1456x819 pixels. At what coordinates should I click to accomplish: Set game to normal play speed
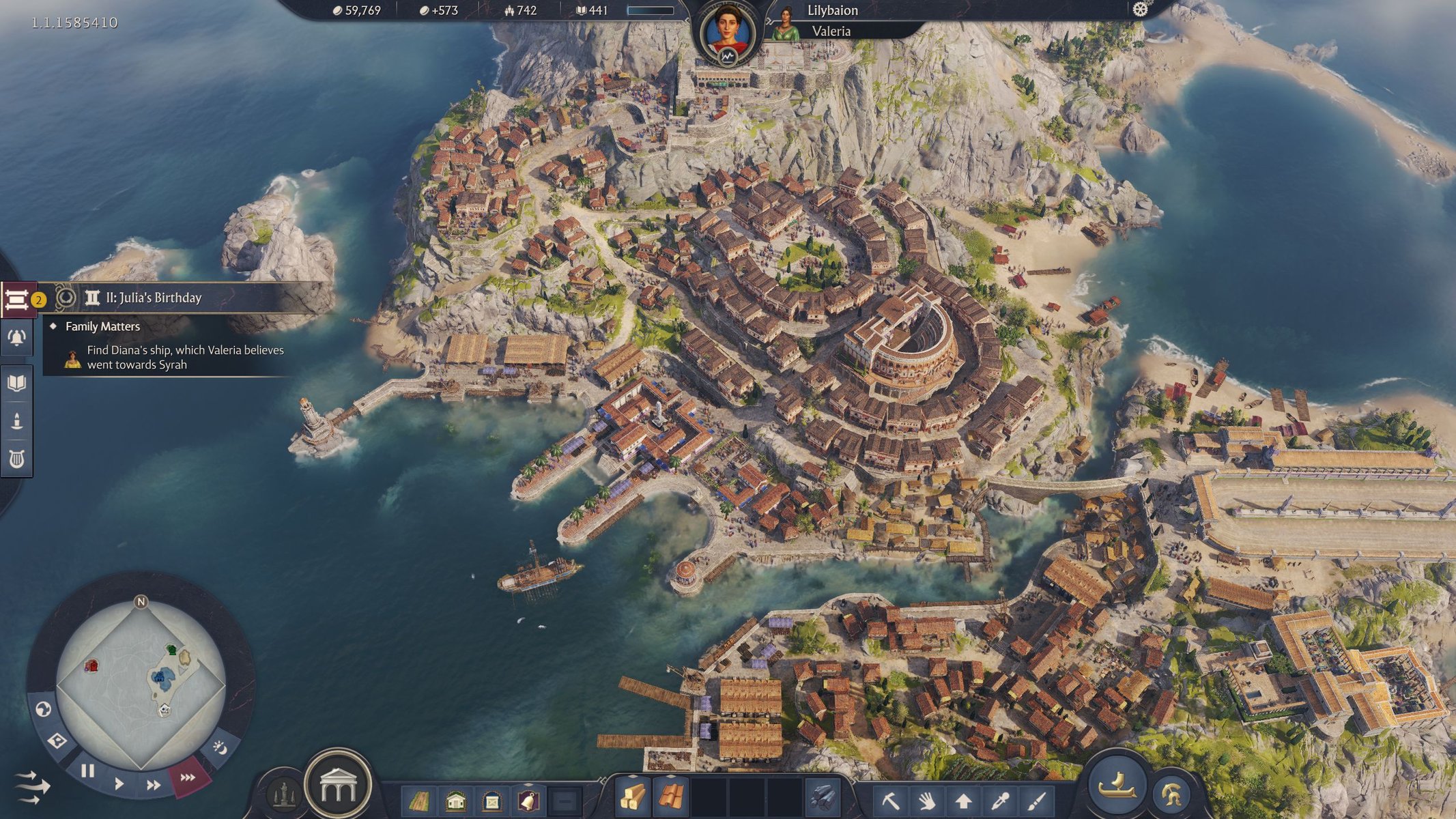click(x=119, y=783)
